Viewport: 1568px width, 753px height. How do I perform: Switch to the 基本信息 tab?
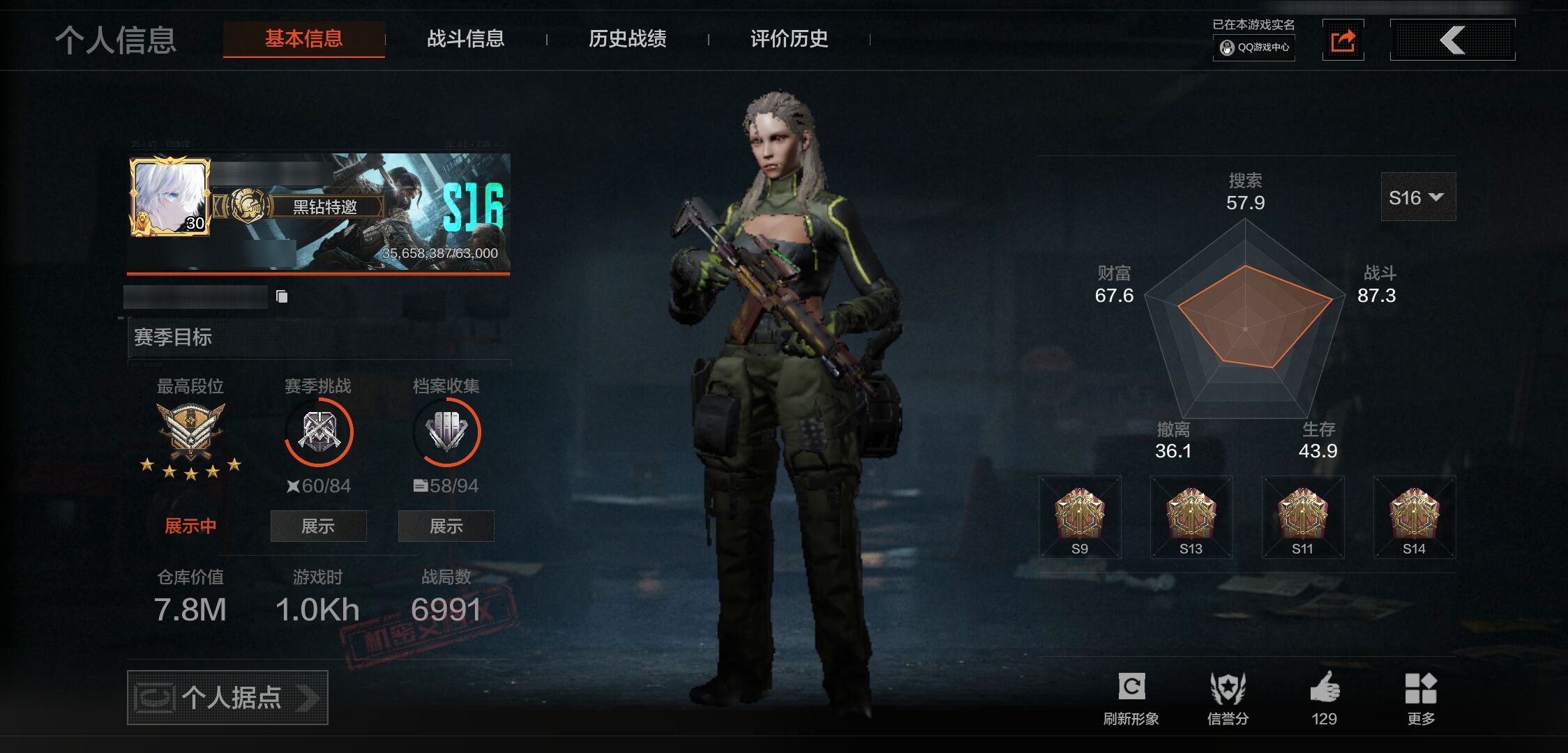303,38
